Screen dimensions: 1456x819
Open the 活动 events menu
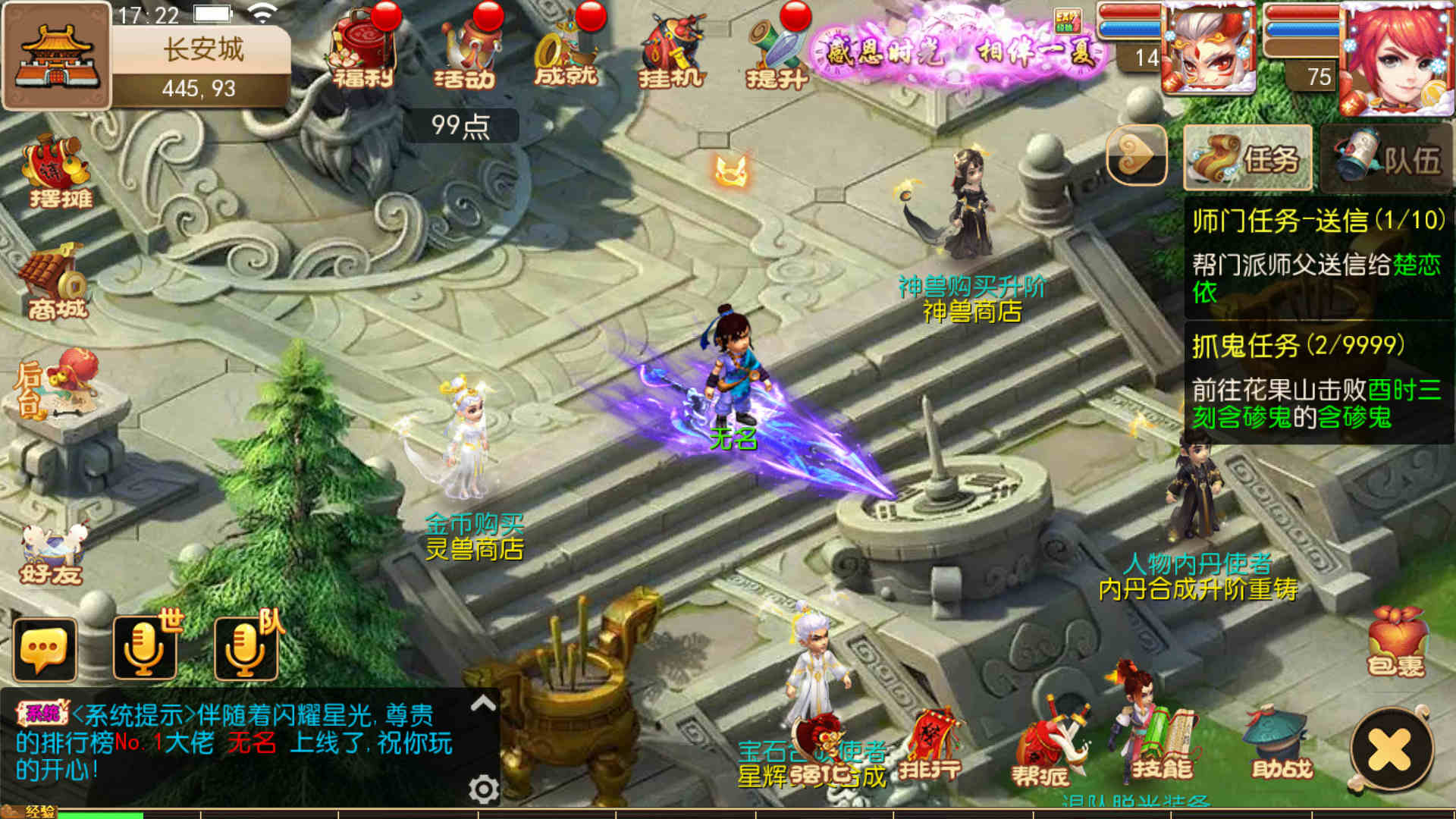pyautogui.click(x=466, y=51)
